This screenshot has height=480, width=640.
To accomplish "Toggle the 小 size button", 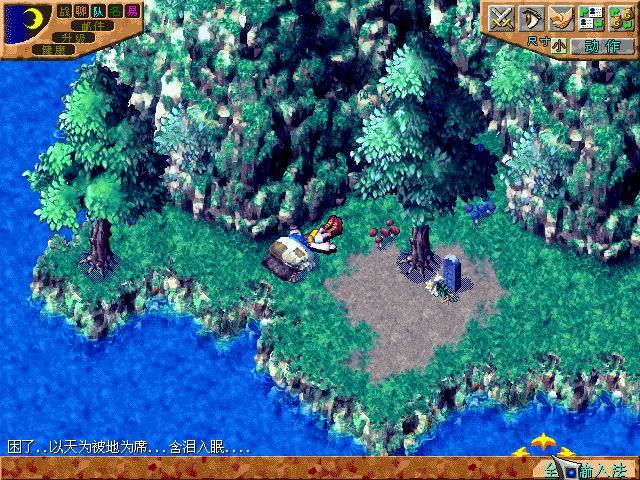I will click(x=557, y=45).
